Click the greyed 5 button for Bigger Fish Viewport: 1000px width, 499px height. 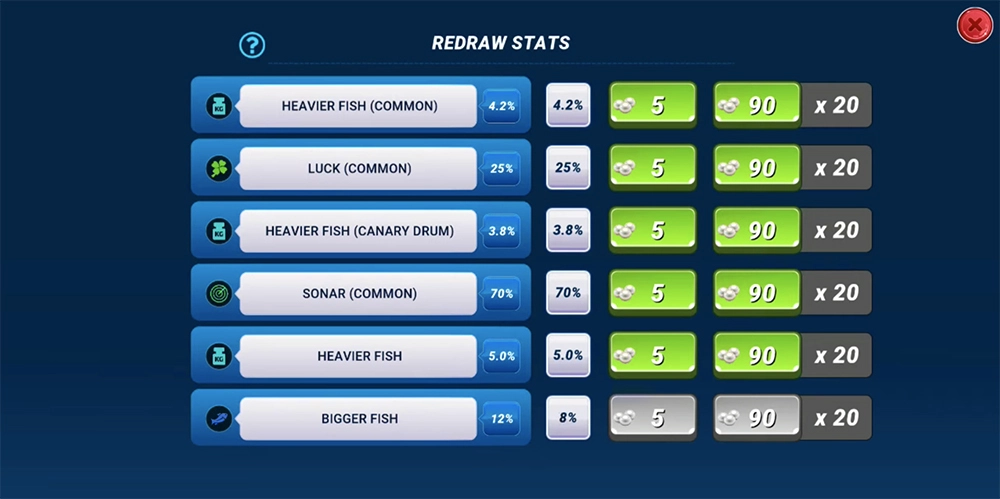(x=652, y=418)
